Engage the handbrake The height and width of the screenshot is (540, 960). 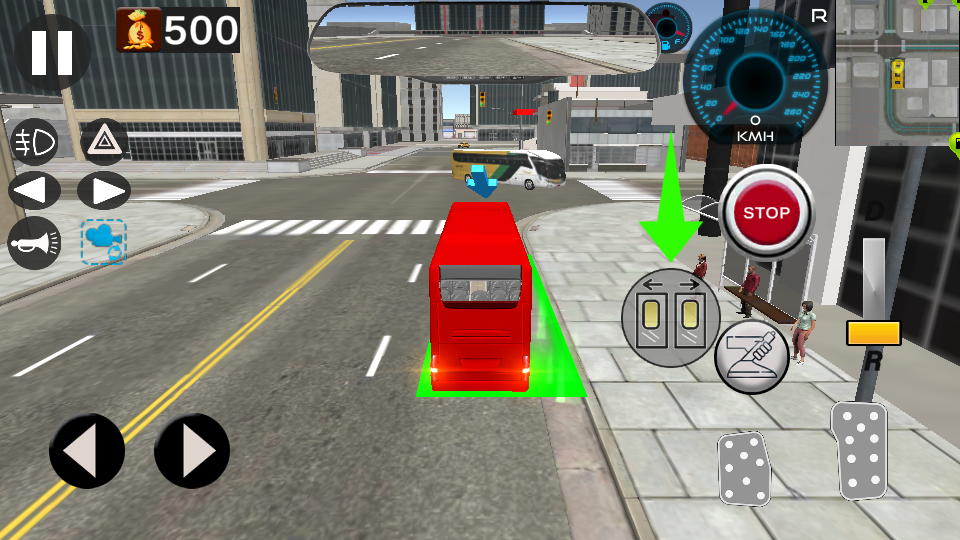(752, 357)
